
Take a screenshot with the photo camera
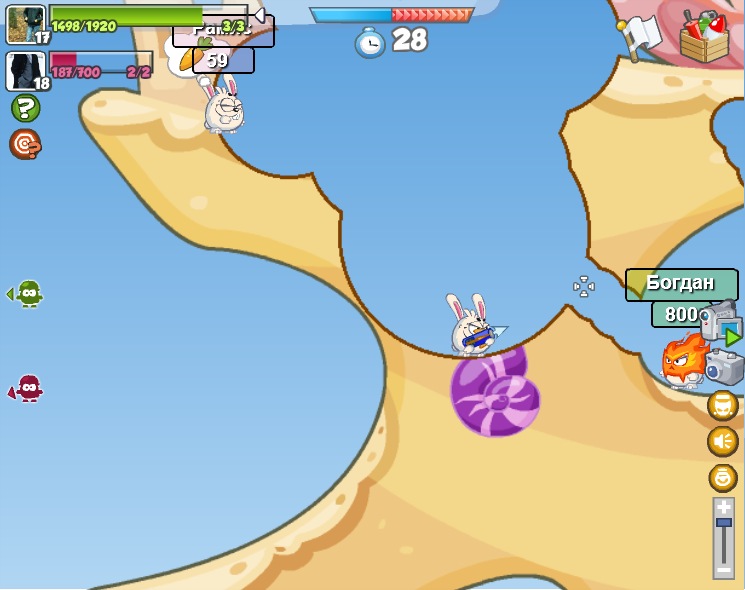click(725, 367)
